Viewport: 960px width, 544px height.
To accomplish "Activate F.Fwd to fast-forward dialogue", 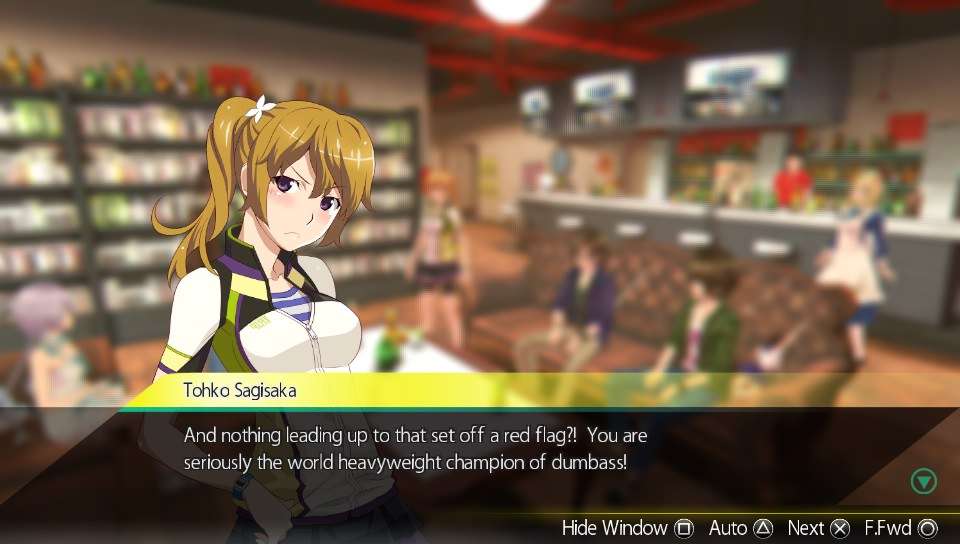I will [x=900, y=528].
